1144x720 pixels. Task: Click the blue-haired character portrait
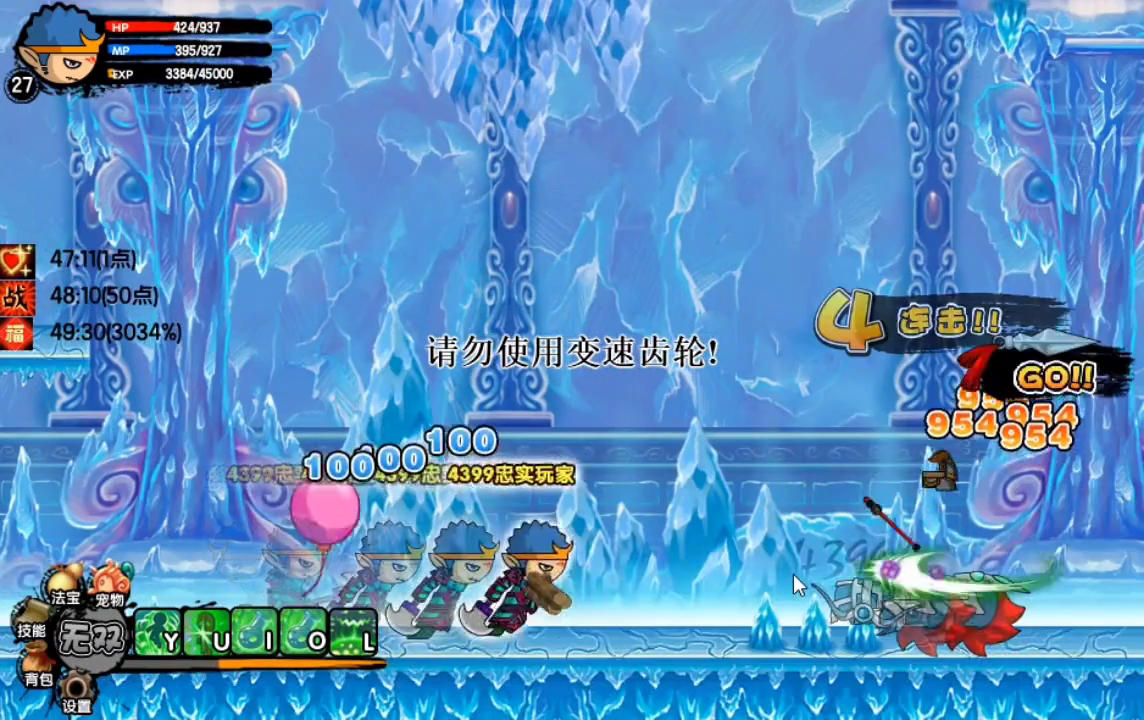(58, 47)
